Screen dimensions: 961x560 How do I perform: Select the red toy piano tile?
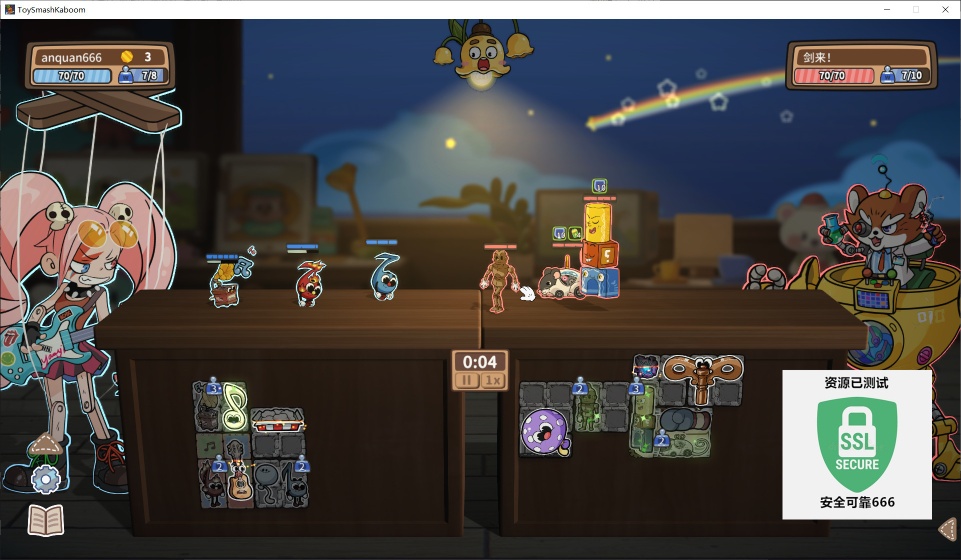277,418
